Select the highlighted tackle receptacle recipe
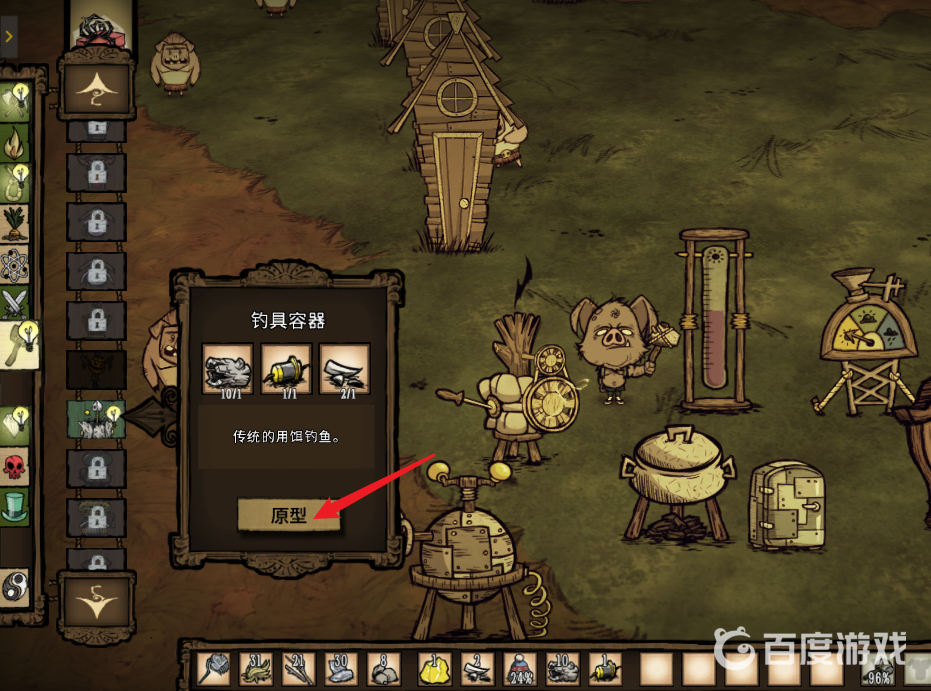 tap(95, 419)
